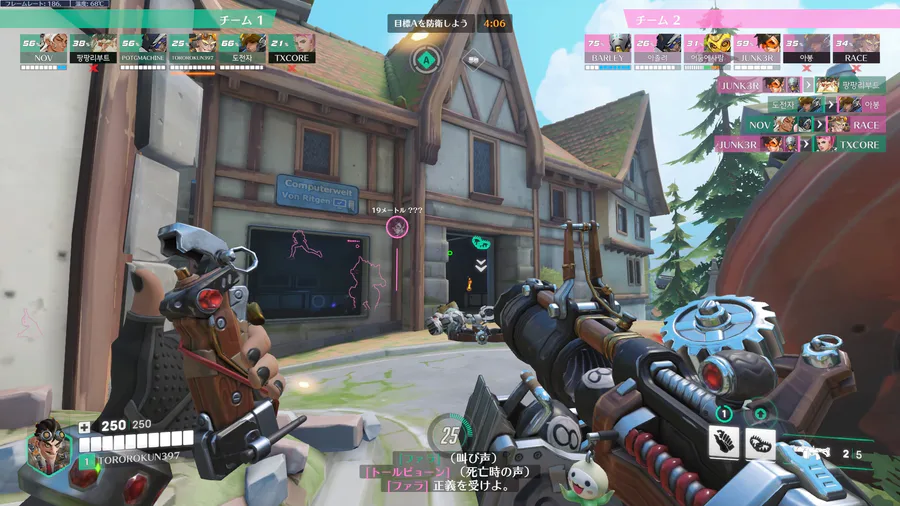
Task: Click the kill feed entry showing TXCORE eliminated
Action: tap(801, 144)
